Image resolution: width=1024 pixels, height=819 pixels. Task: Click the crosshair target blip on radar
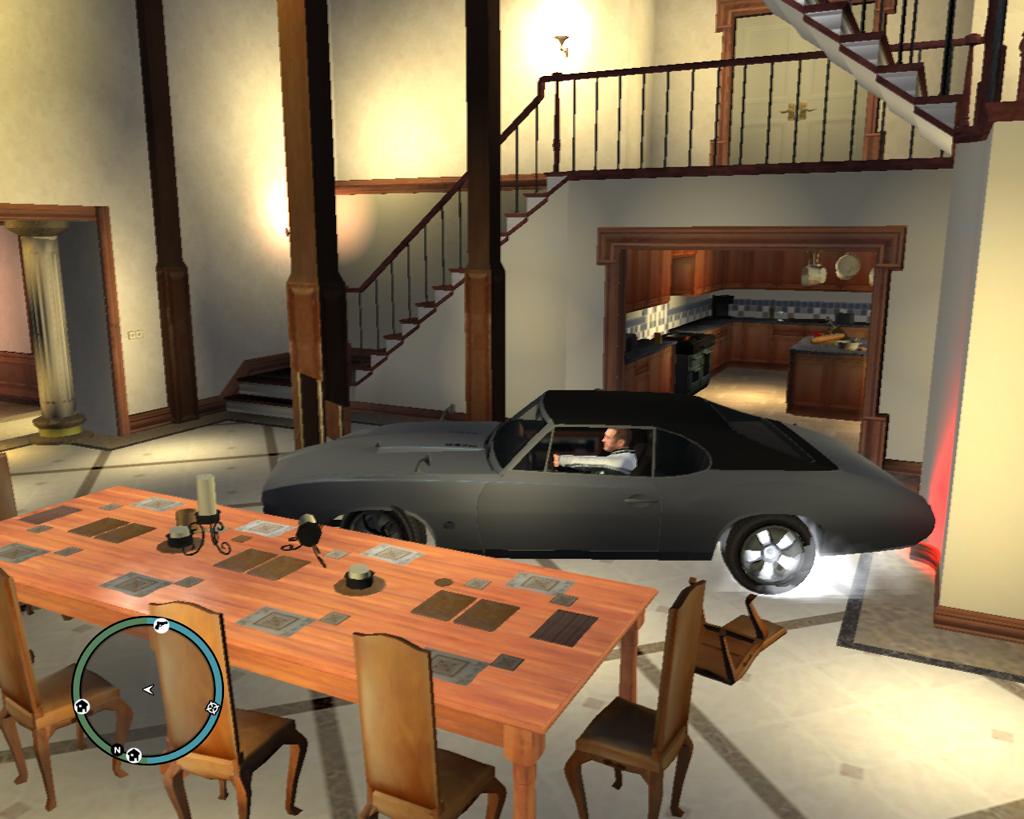[x=212, y=708]
